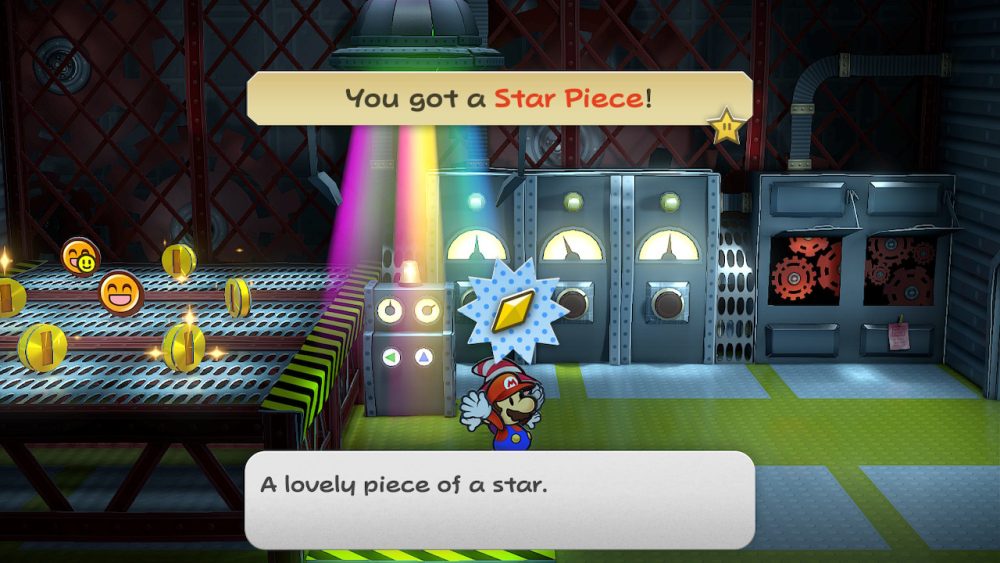Image resolution: width=1000 pixels, height=563 pixels.
Task: Click the "You got a Star Piece!" banner
Action: pyautogui.click(x=499, y=98)
